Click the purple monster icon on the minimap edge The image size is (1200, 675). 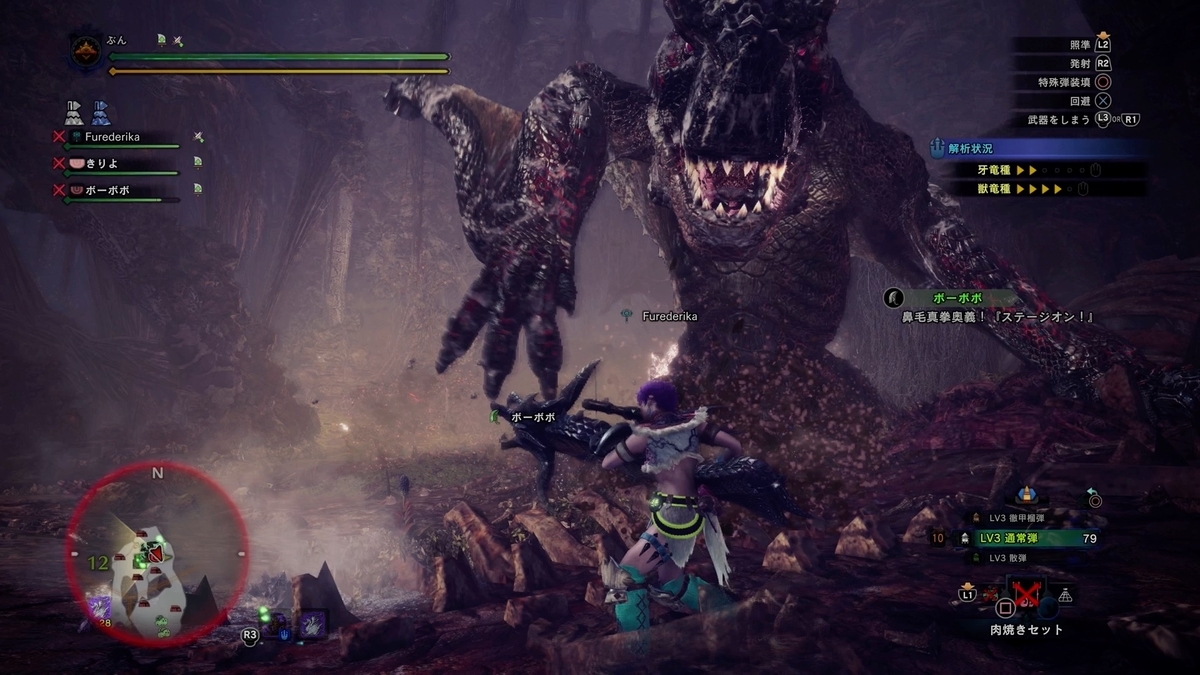pyautogui.click(x=101, y=606)
